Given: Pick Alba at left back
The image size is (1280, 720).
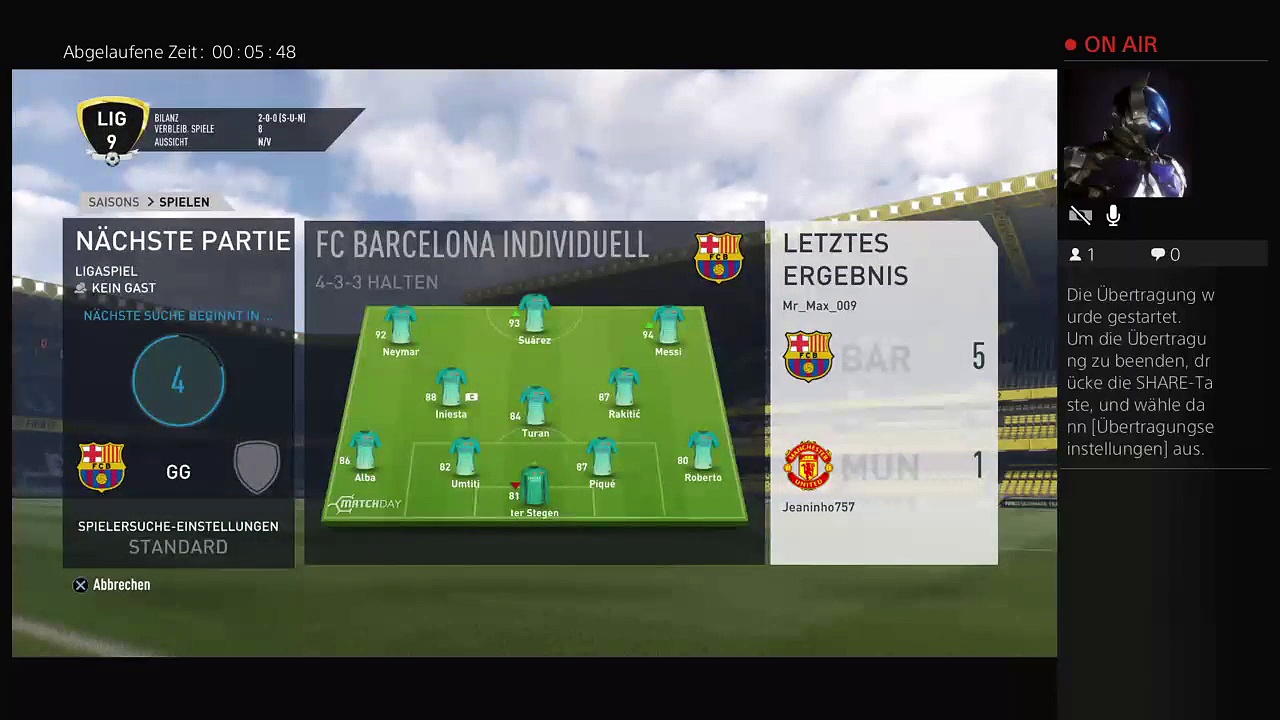Looking at the screenshot, I should [x=364, y=457].
